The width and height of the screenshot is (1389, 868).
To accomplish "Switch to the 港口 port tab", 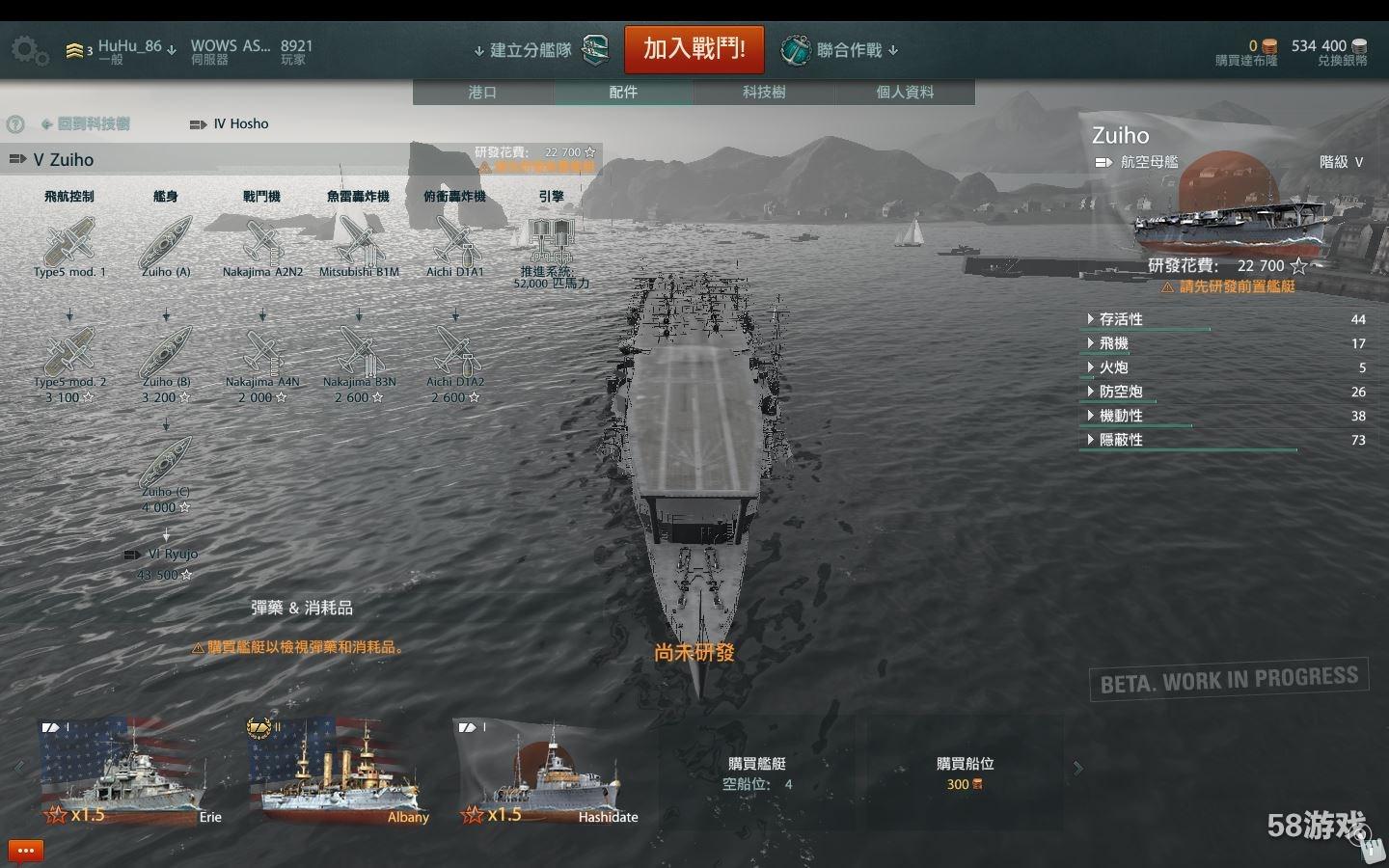I will click(x=482, y=93).
